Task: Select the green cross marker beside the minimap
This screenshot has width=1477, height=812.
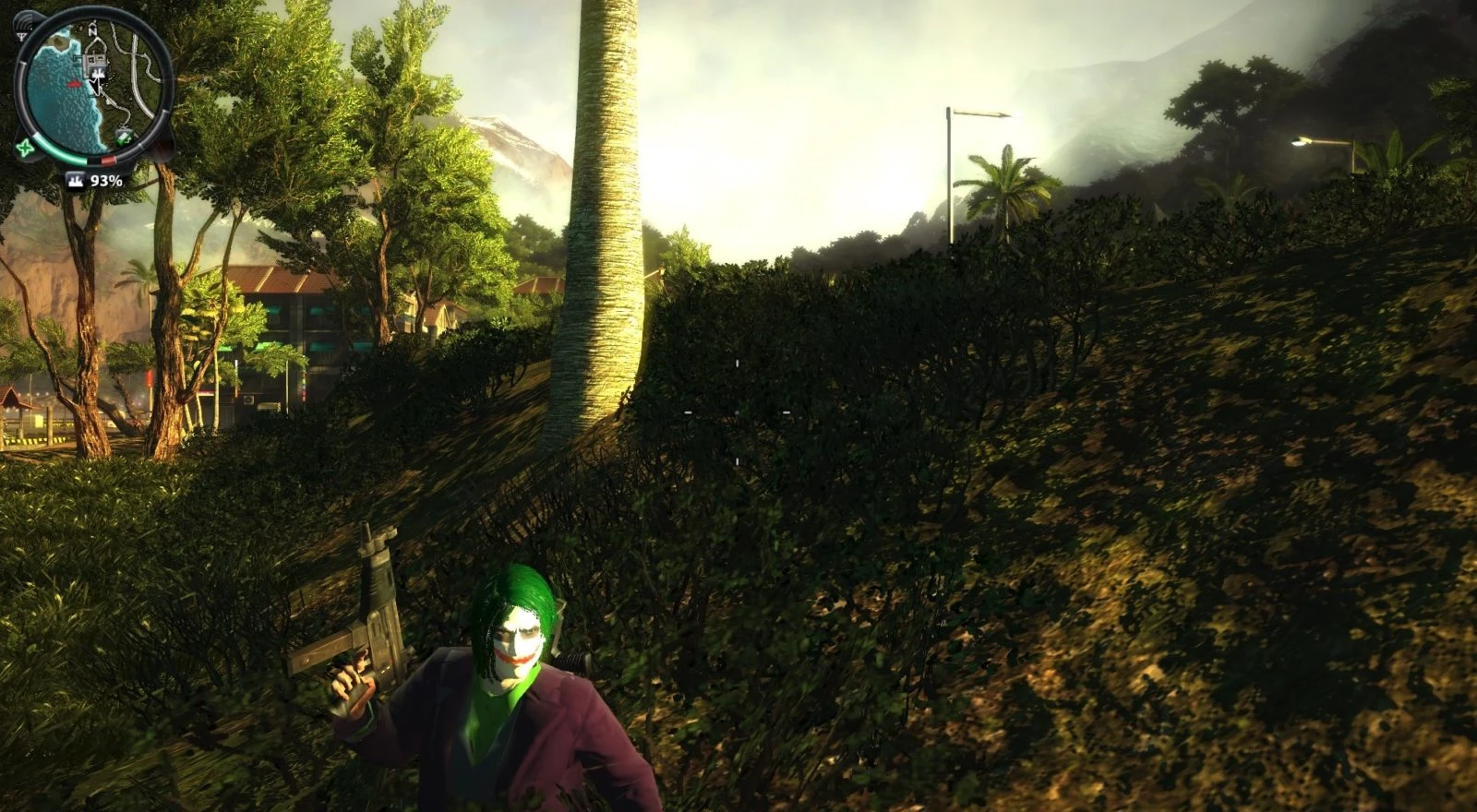Action: (23, 146)
